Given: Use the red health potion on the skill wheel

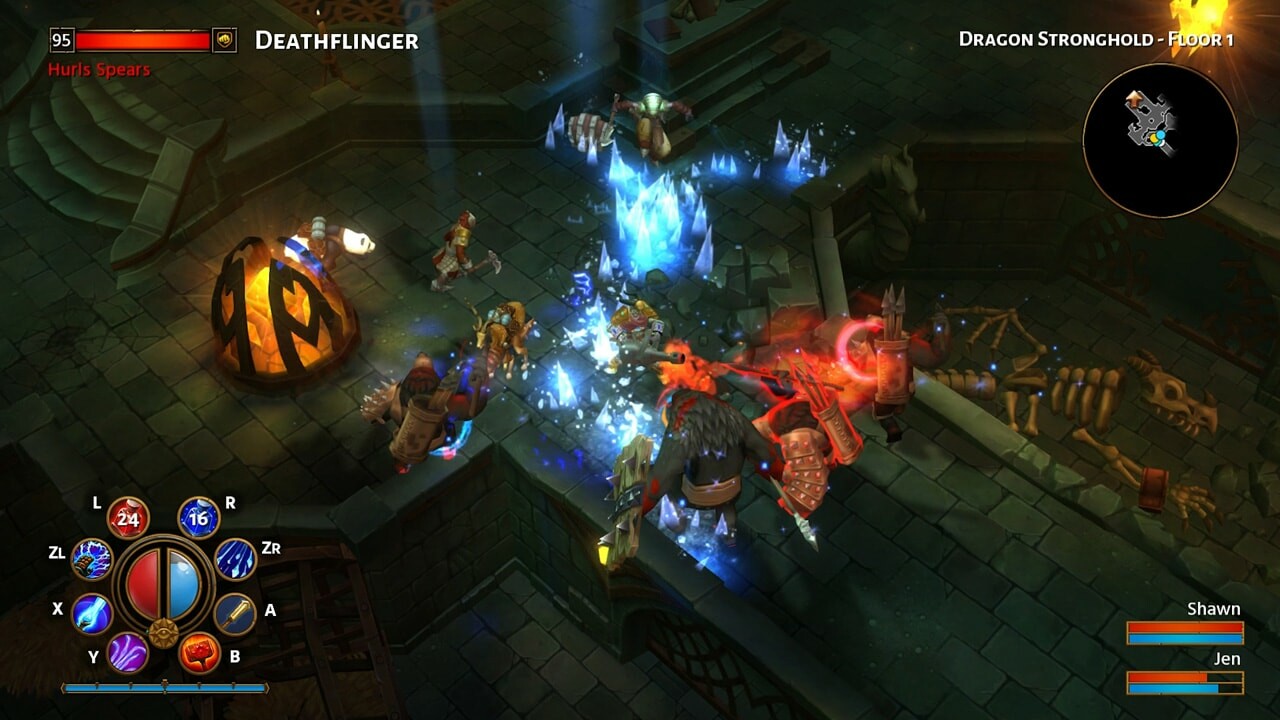Looking at the screenshot, I should 127,518.
